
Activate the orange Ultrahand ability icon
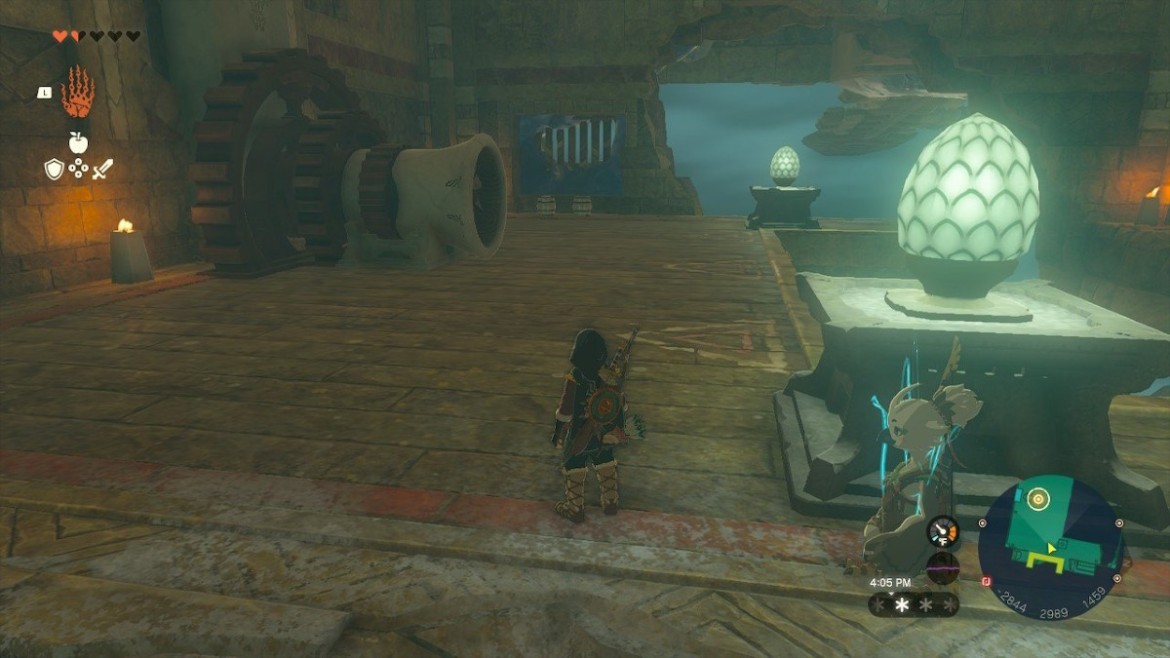(77, 93)
